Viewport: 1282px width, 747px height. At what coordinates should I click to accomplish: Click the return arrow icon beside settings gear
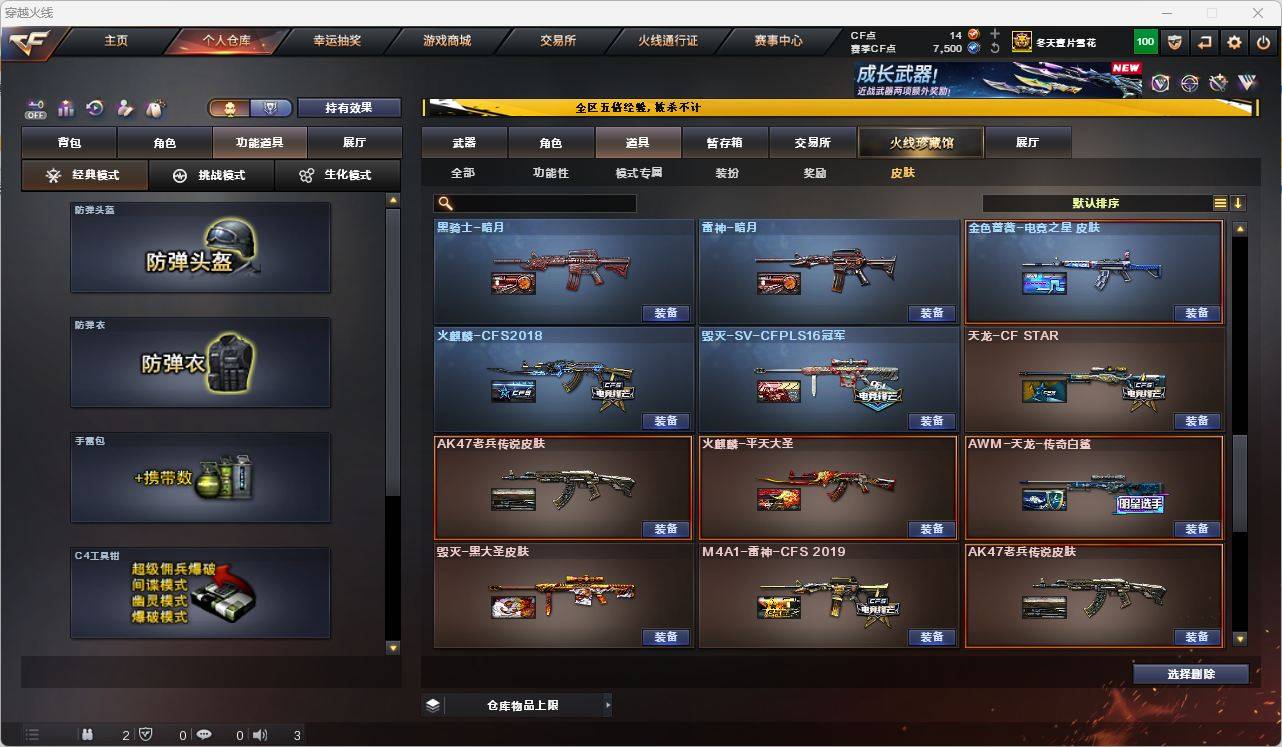pyautogui.click(x=1203, y=41)
